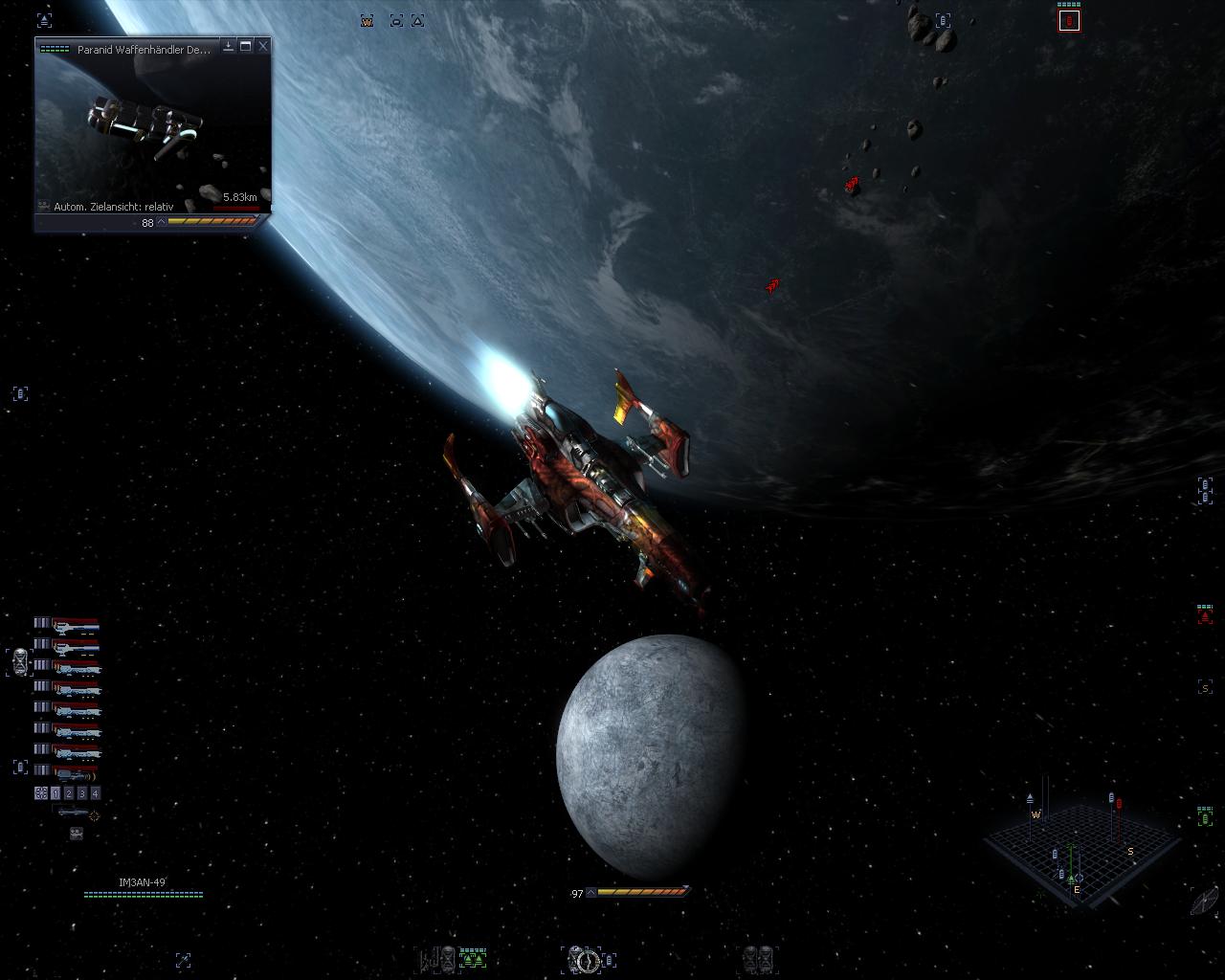Select weapon group 1
The image size is (1225, 980).
pyautogui.click(x=56, y=793)
